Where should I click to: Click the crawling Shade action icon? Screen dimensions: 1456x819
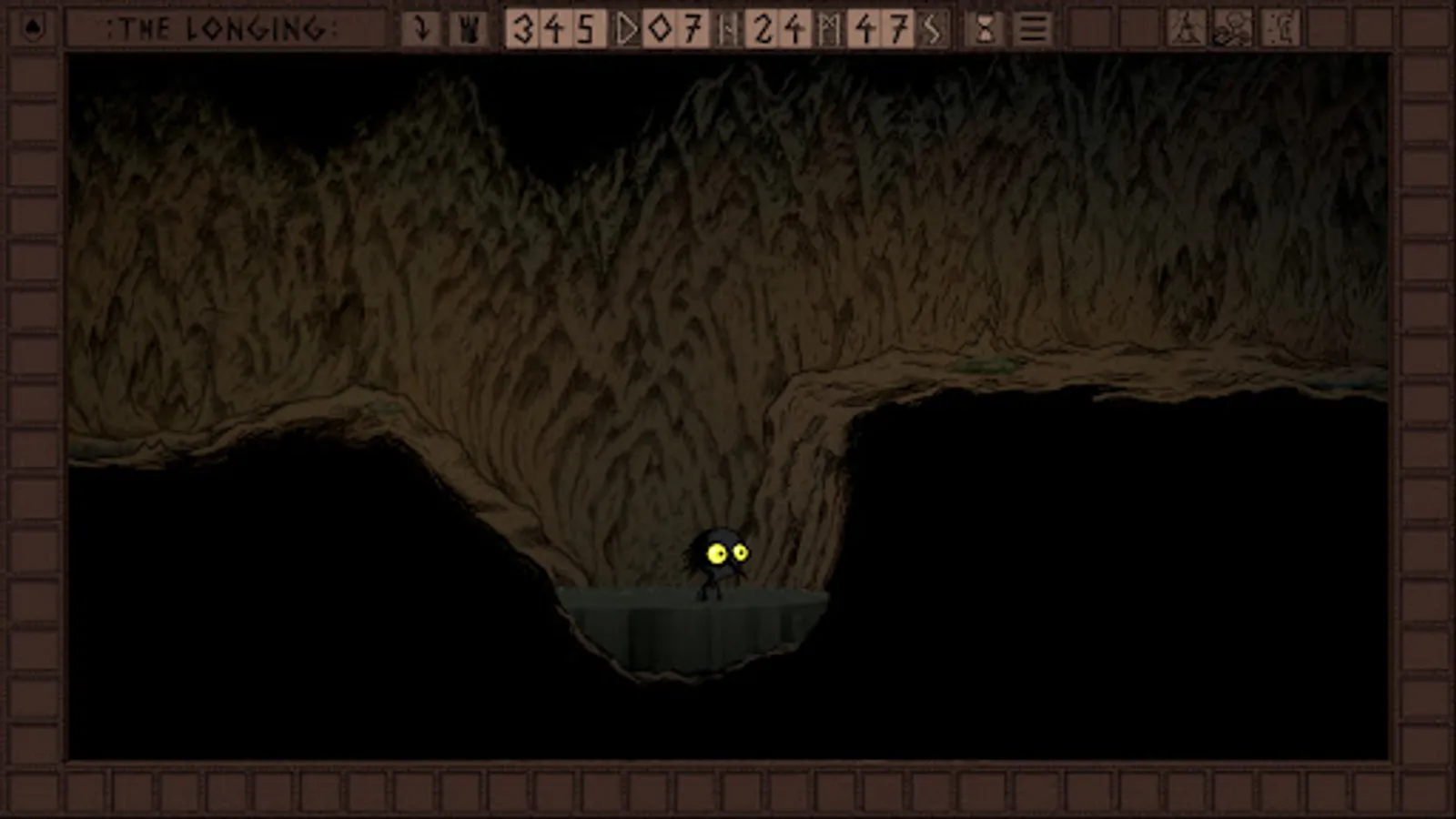[1234, 29]
